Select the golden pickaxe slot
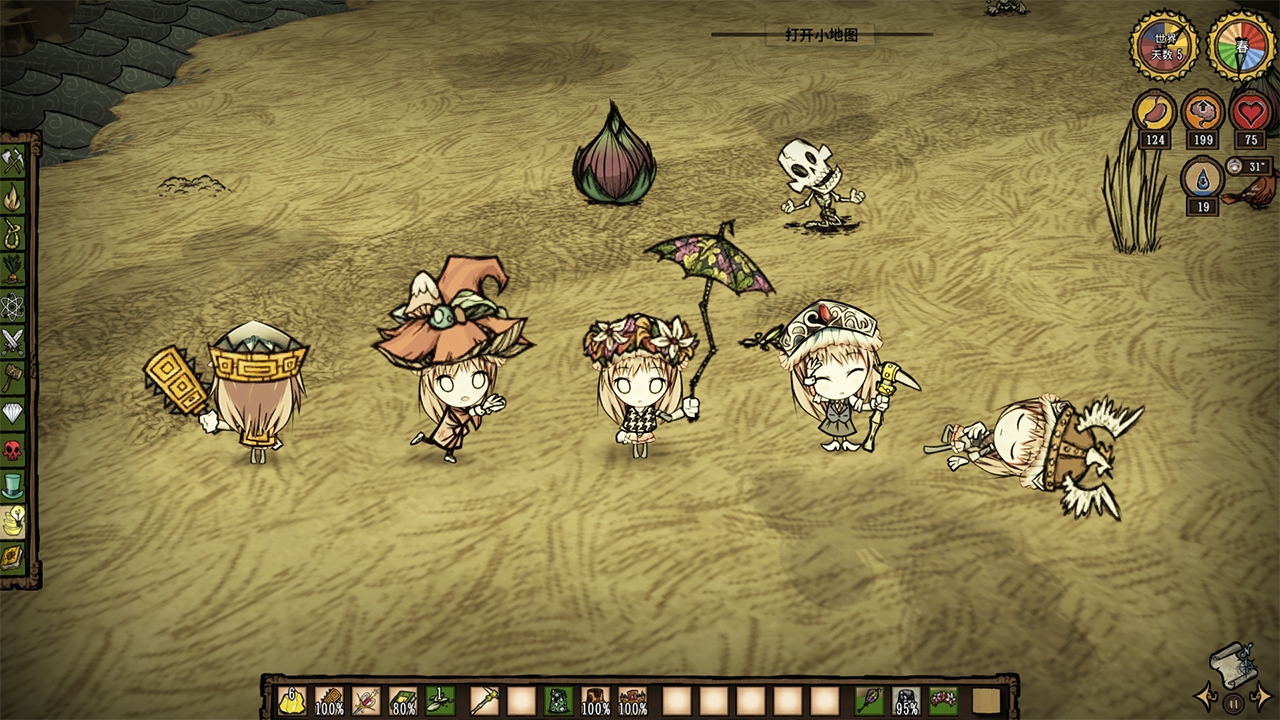 click(485, 700)
